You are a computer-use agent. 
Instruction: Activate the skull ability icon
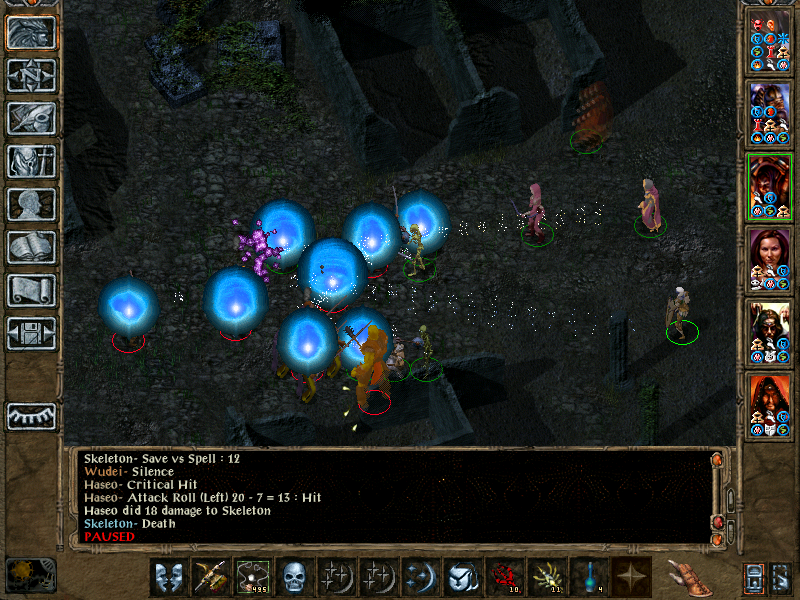(294, 576)
